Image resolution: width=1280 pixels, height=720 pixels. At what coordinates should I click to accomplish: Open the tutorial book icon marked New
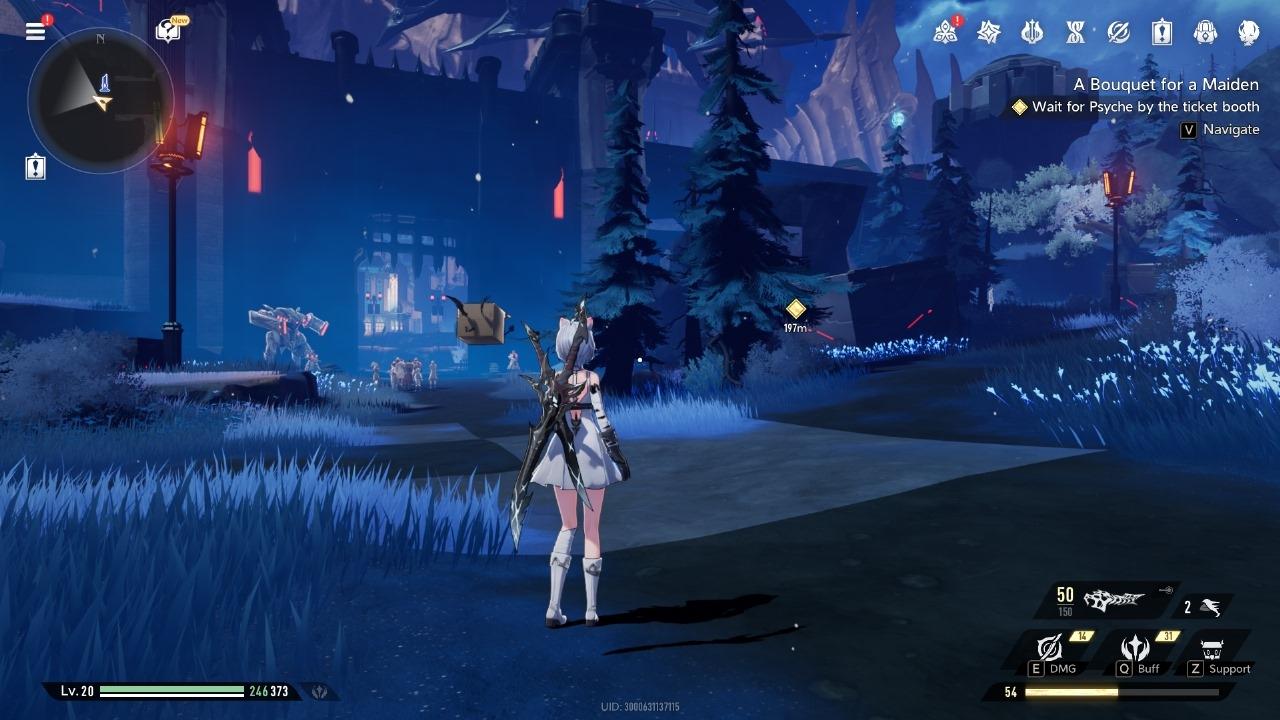[168, 32]
